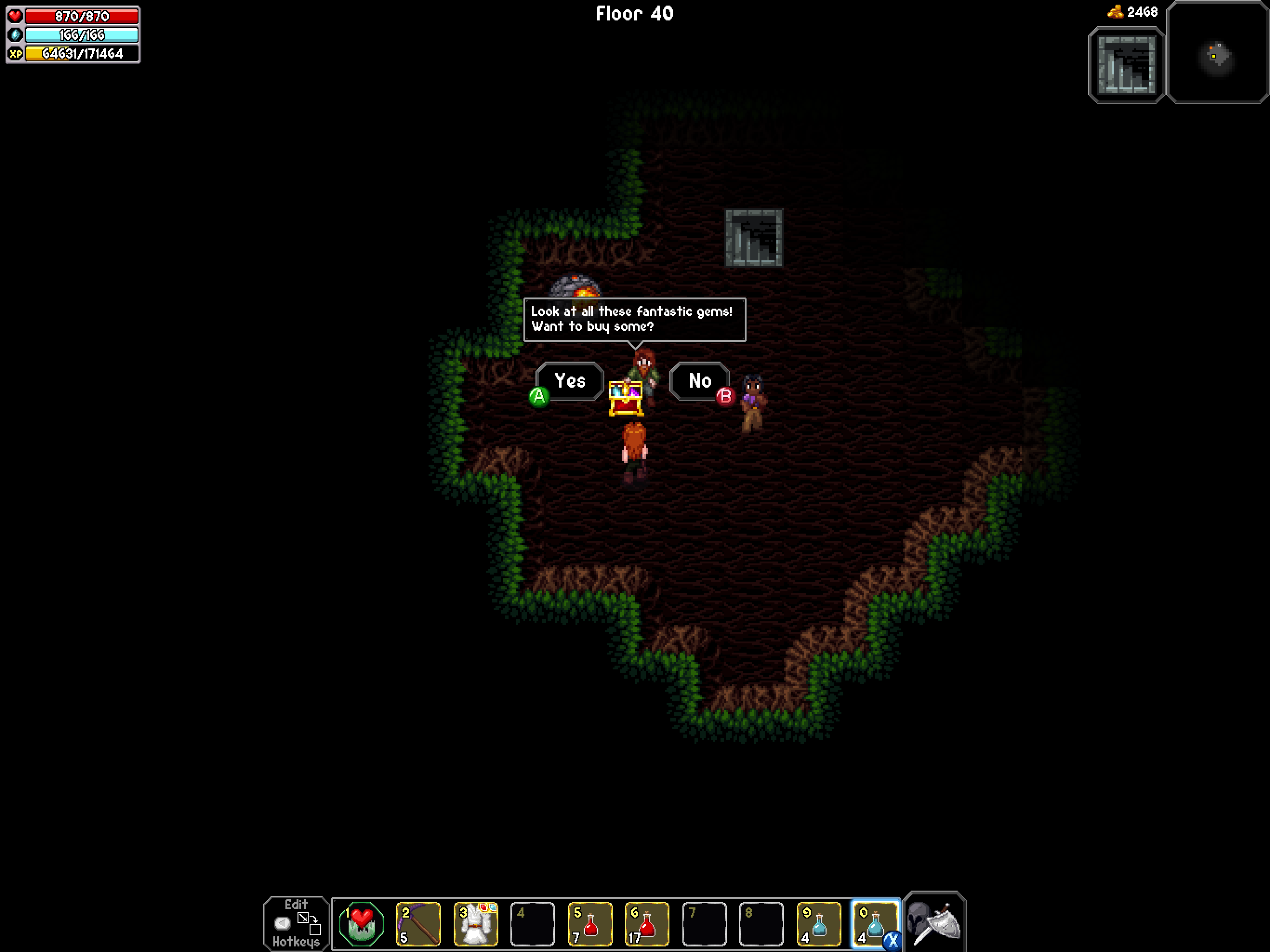The height and width of the screenshot is (952, 1270).
Task: Select the blue potion in hotbar slot 9
Action: pyautogui.click(x=818, y=923)
